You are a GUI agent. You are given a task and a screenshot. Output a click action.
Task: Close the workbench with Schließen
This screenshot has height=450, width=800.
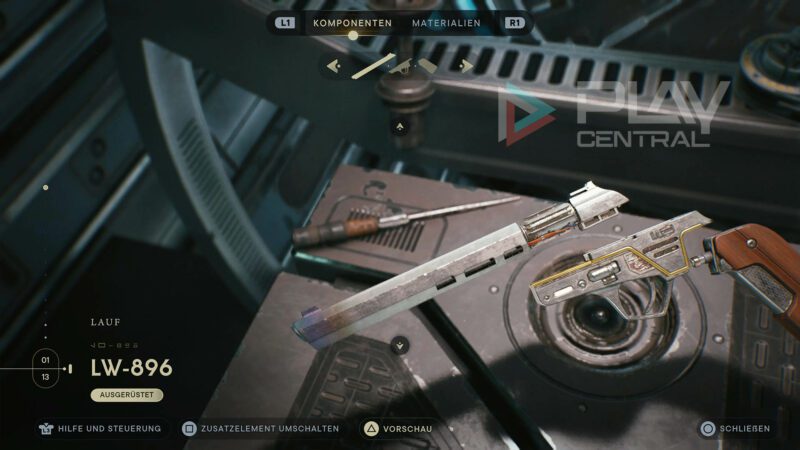pyautogui.click(x=736, y=429)
